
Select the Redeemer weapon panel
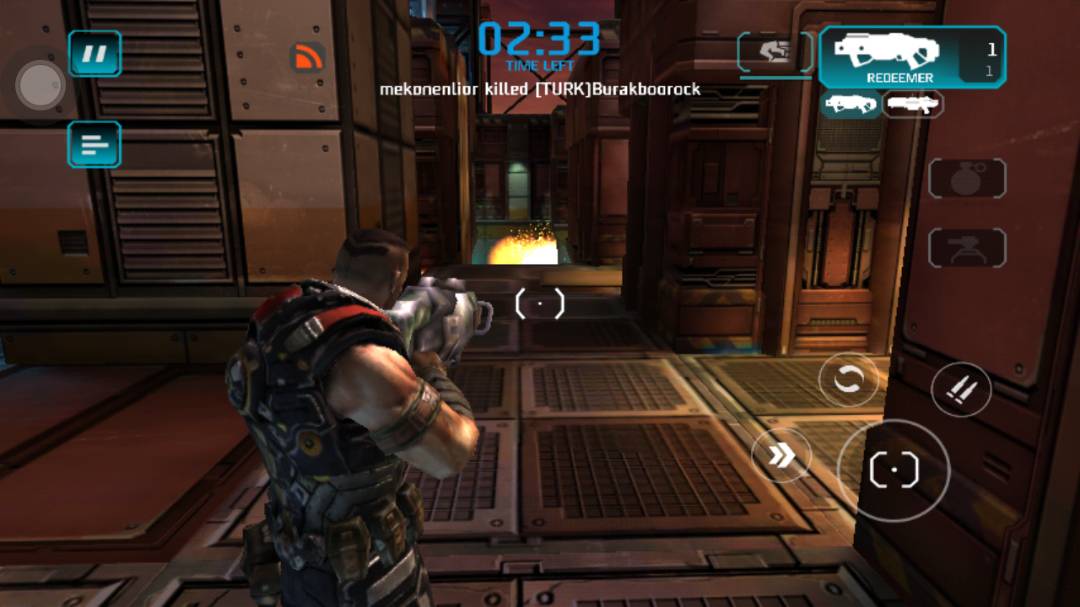912,57
